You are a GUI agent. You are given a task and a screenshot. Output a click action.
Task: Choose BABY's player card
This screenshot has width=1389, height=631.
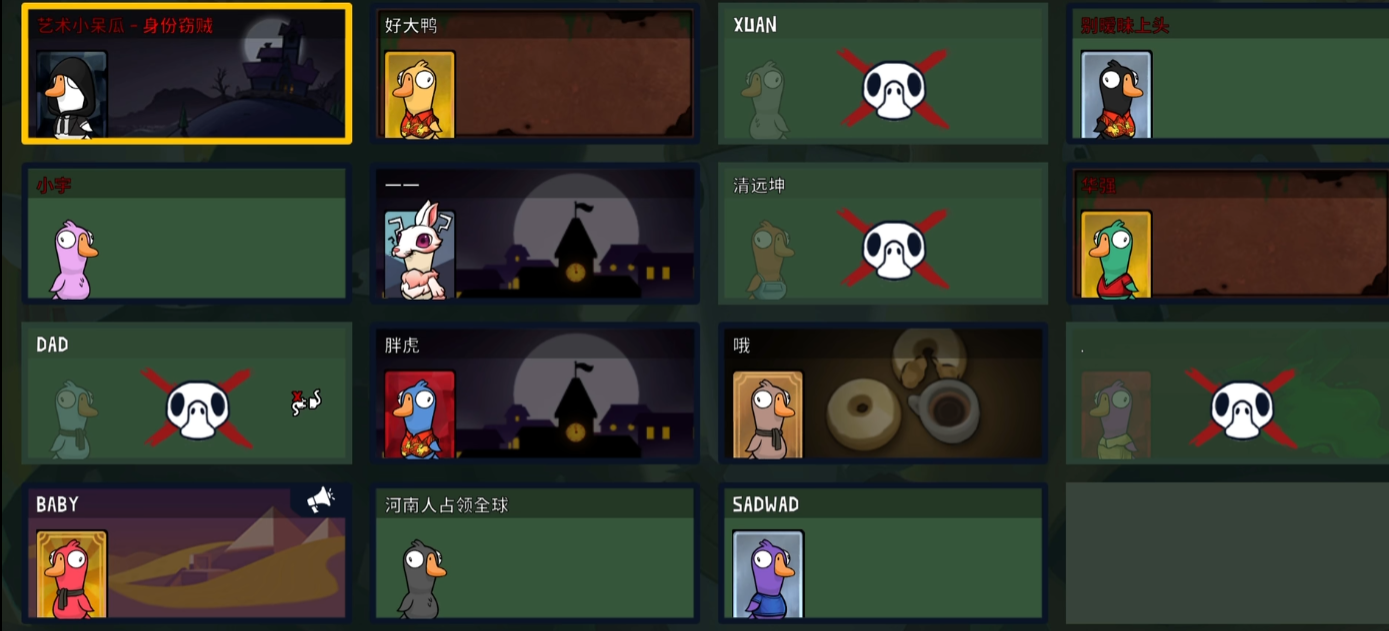(x=187, y=553)
